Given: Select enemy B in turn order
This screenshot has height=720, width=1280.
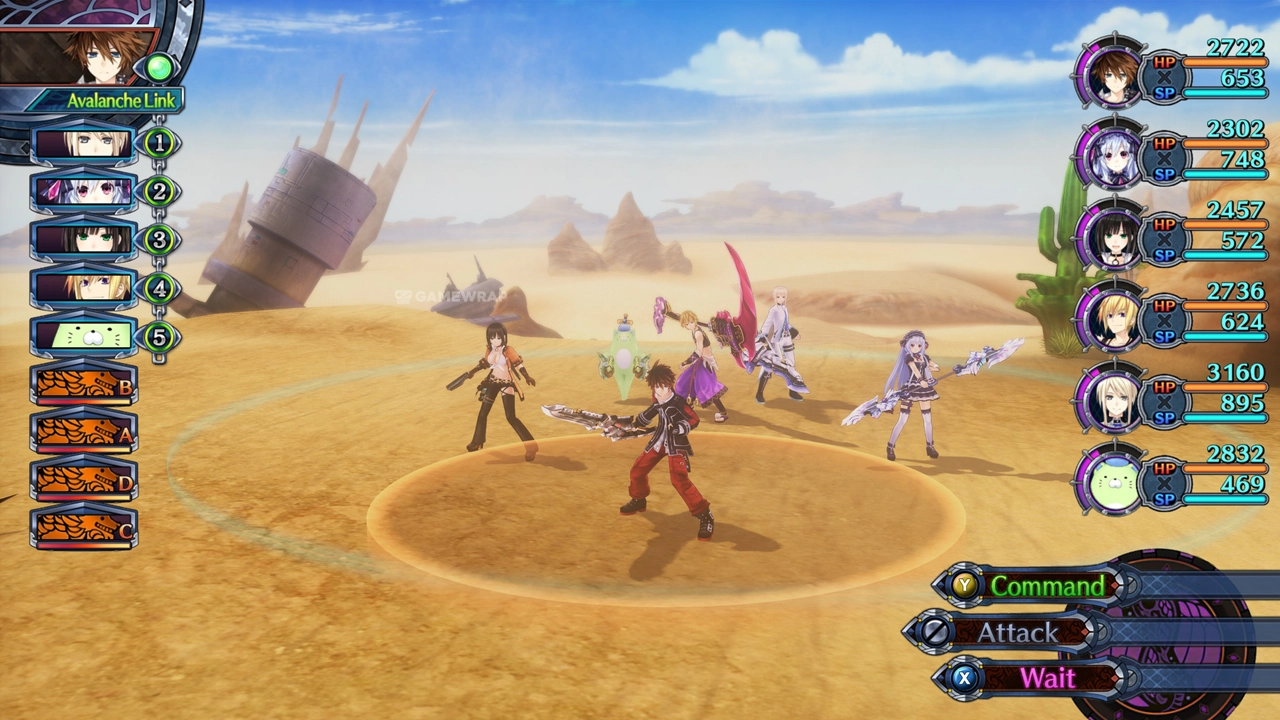Looking at the screenshot, I should (84, 385).
